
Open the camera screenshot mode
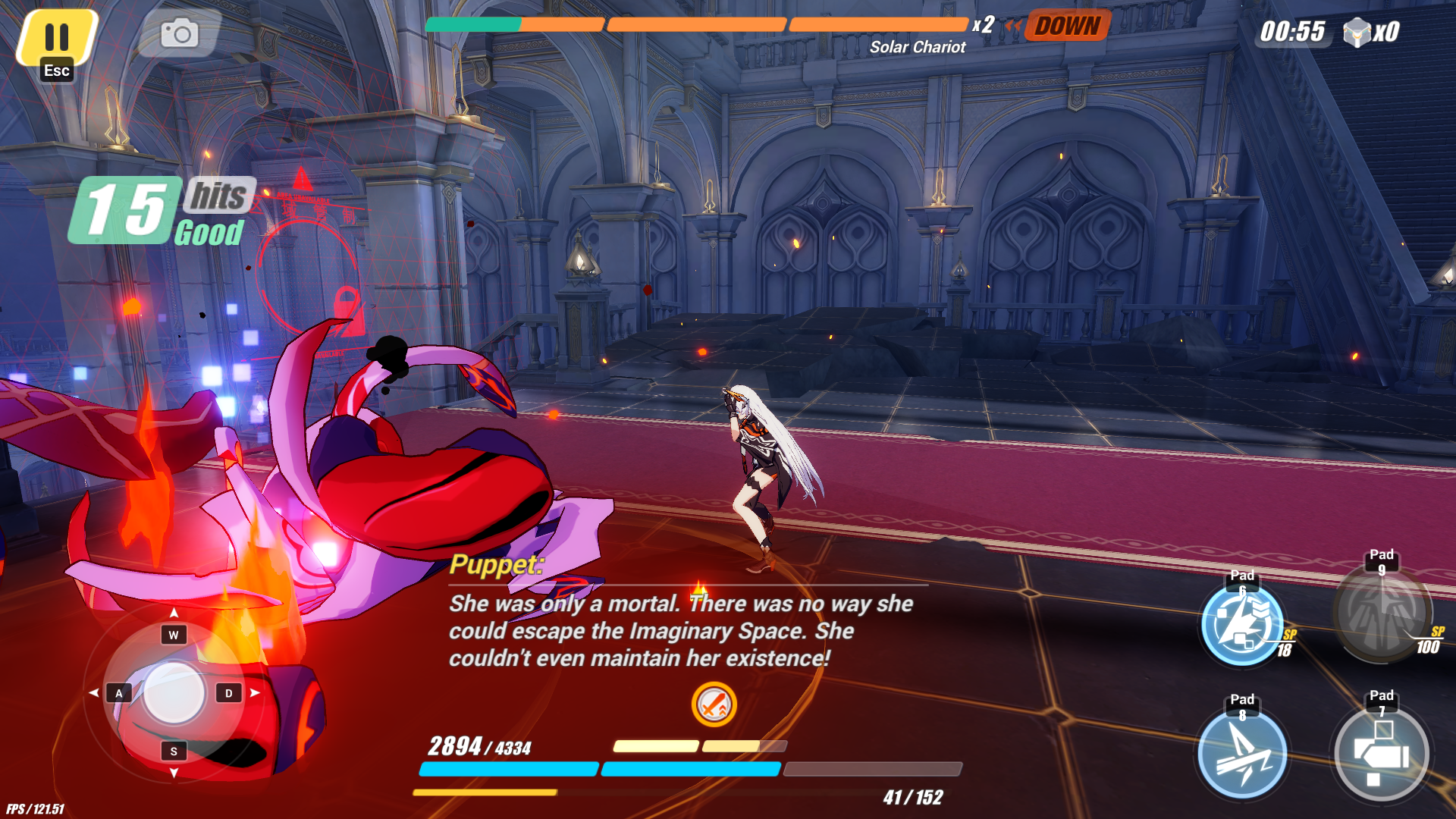(x=180, y=33)
